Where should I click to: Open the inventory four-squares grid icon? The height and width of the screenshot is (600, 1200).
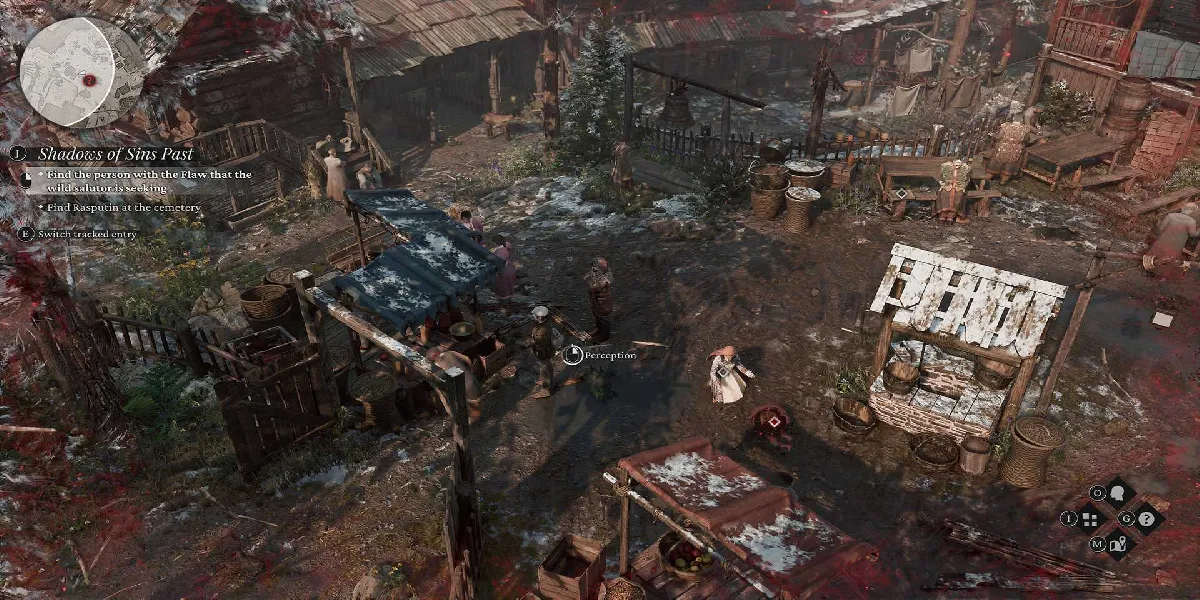pos(1089,518)
